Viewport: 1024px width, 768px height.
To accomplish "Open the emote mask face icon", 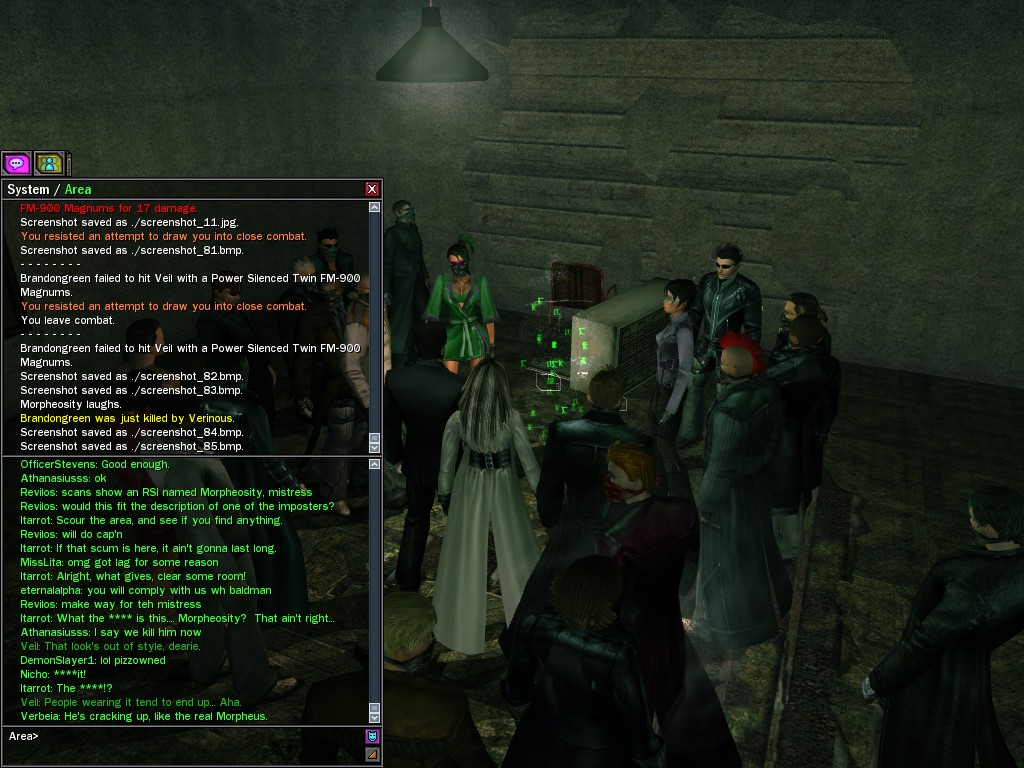I will click(x=372, y=737).
